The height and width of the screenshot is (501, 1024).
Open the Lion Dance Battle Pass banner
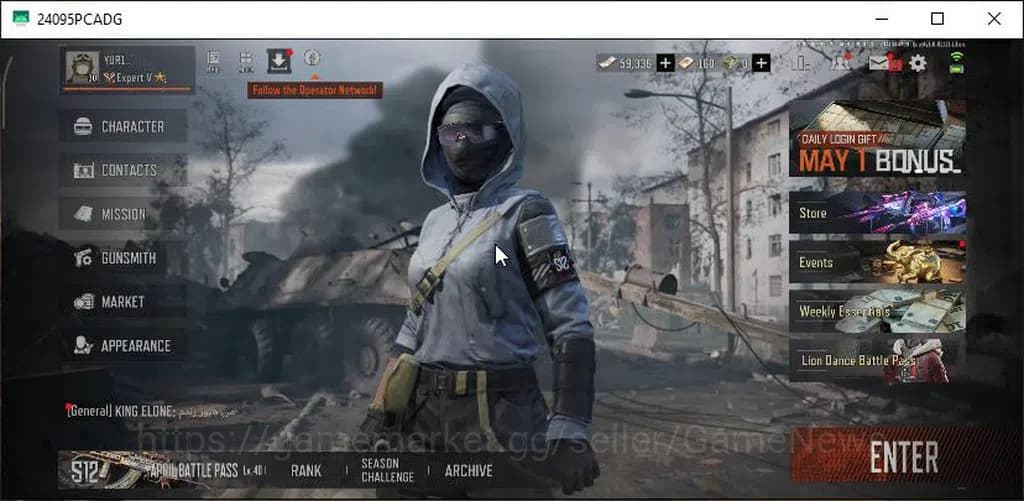click(x=877, y=360)
